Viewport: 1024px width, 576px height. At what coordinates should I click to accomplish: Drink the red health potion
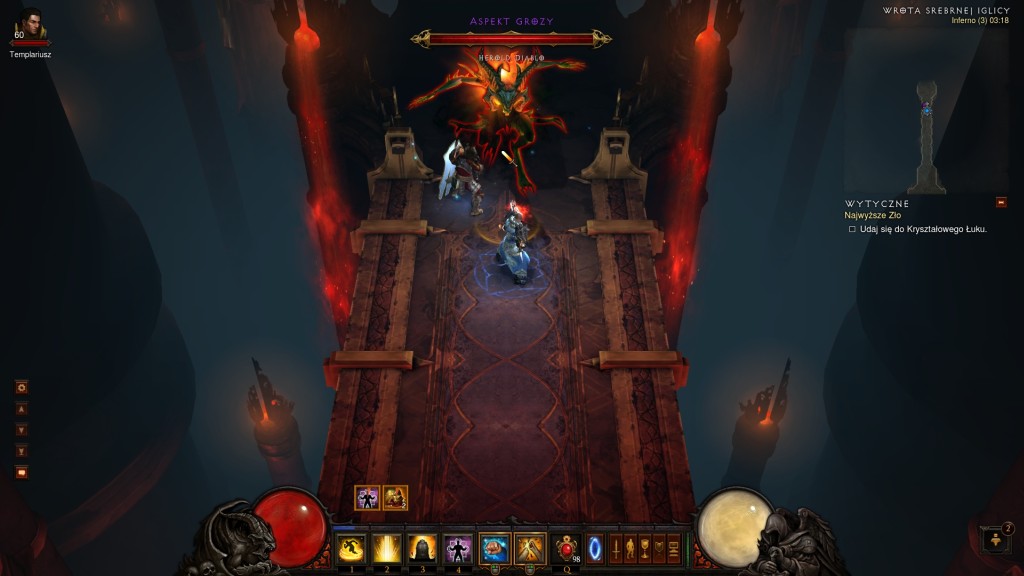(567, 548)
